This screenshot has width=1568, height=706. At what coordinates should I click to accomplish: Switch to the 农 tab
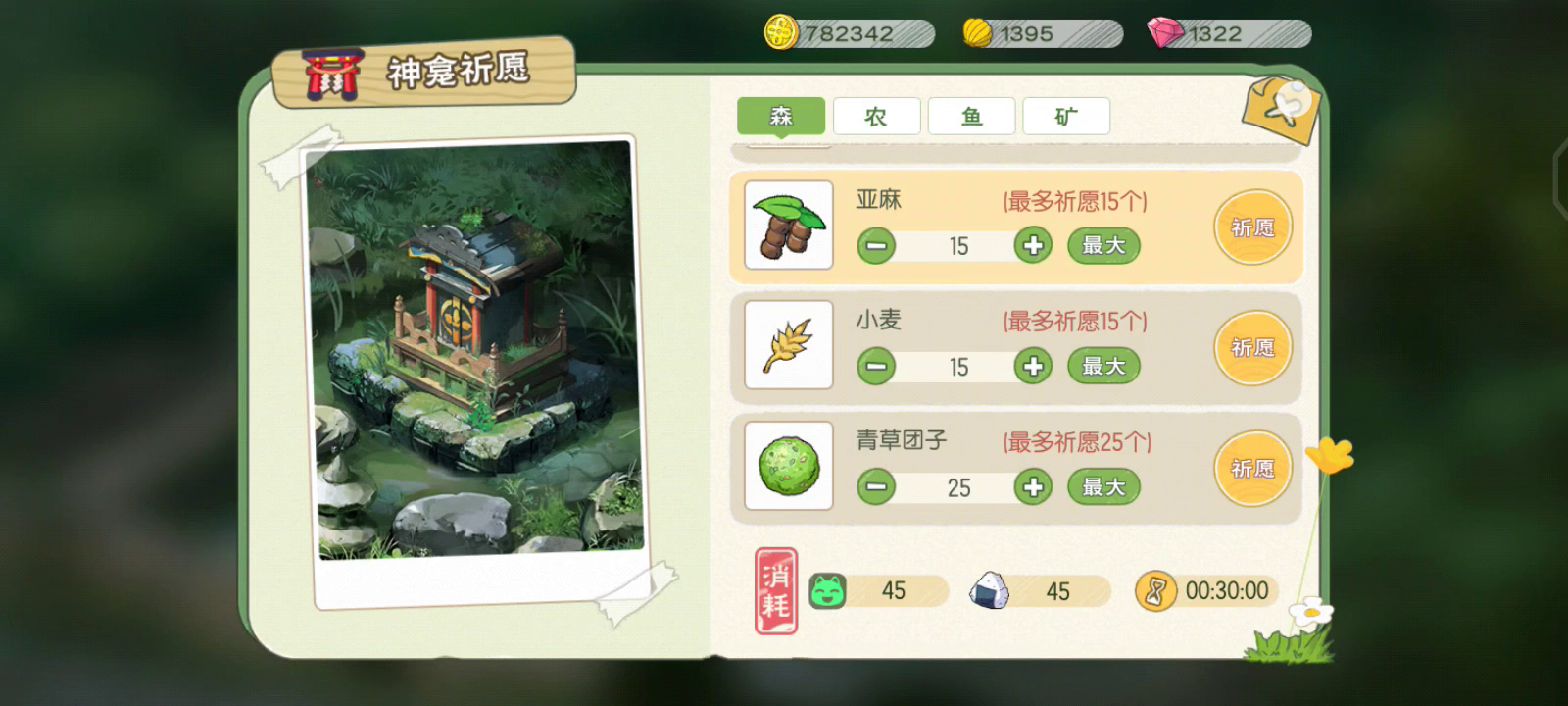875,116
